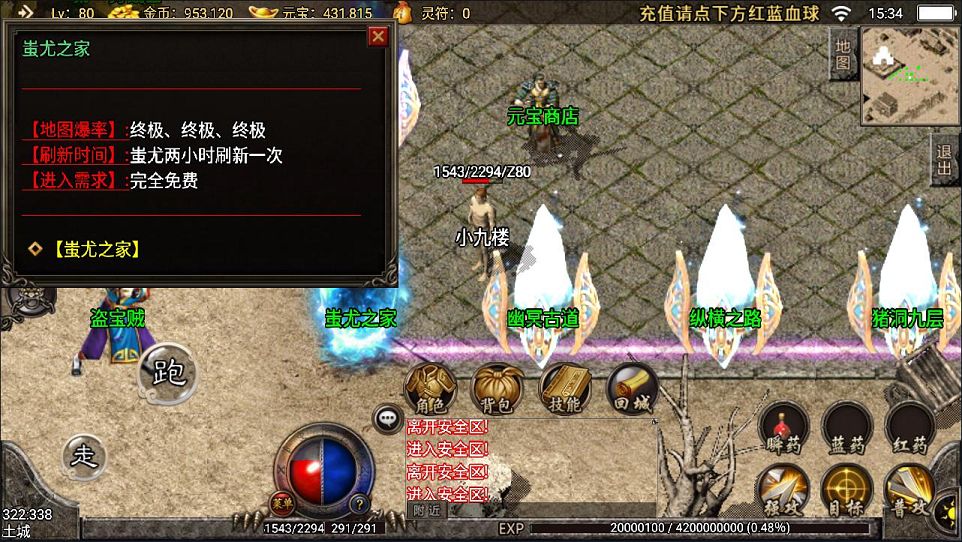This screenshot has width=962, height=542.
Task: Use the 瞬药 instant potion
Action: [x=784, y=429]
